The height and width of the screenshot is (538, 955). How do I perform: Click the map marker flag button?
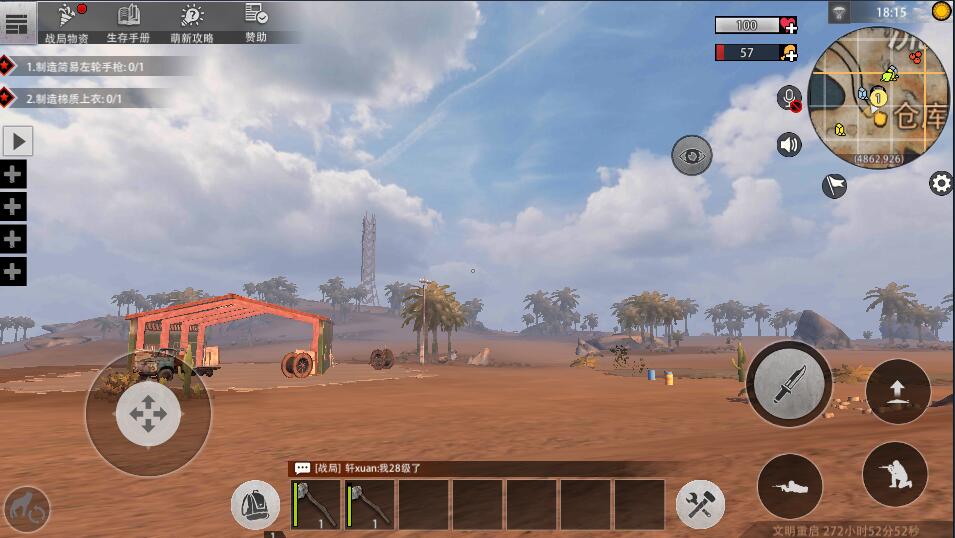[x=834, y=185]
